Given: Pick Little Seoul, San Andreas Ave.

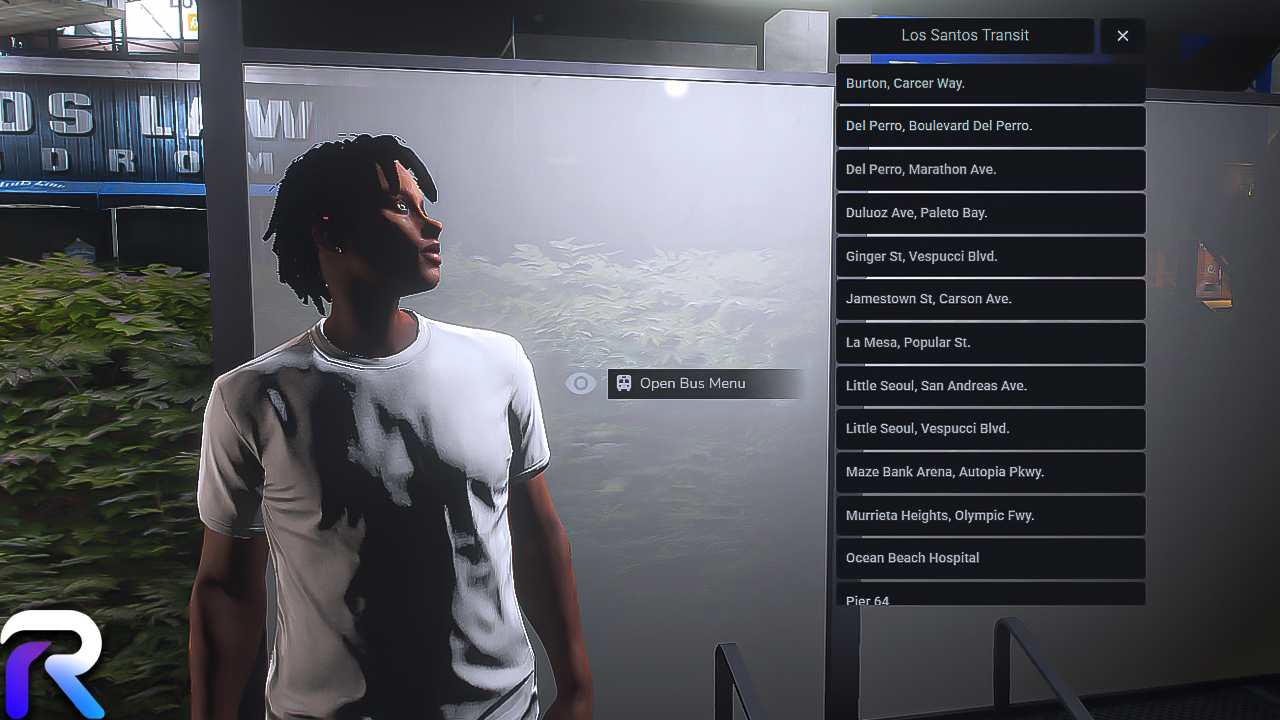Looking at the screenshot, I should coord(990,386).
